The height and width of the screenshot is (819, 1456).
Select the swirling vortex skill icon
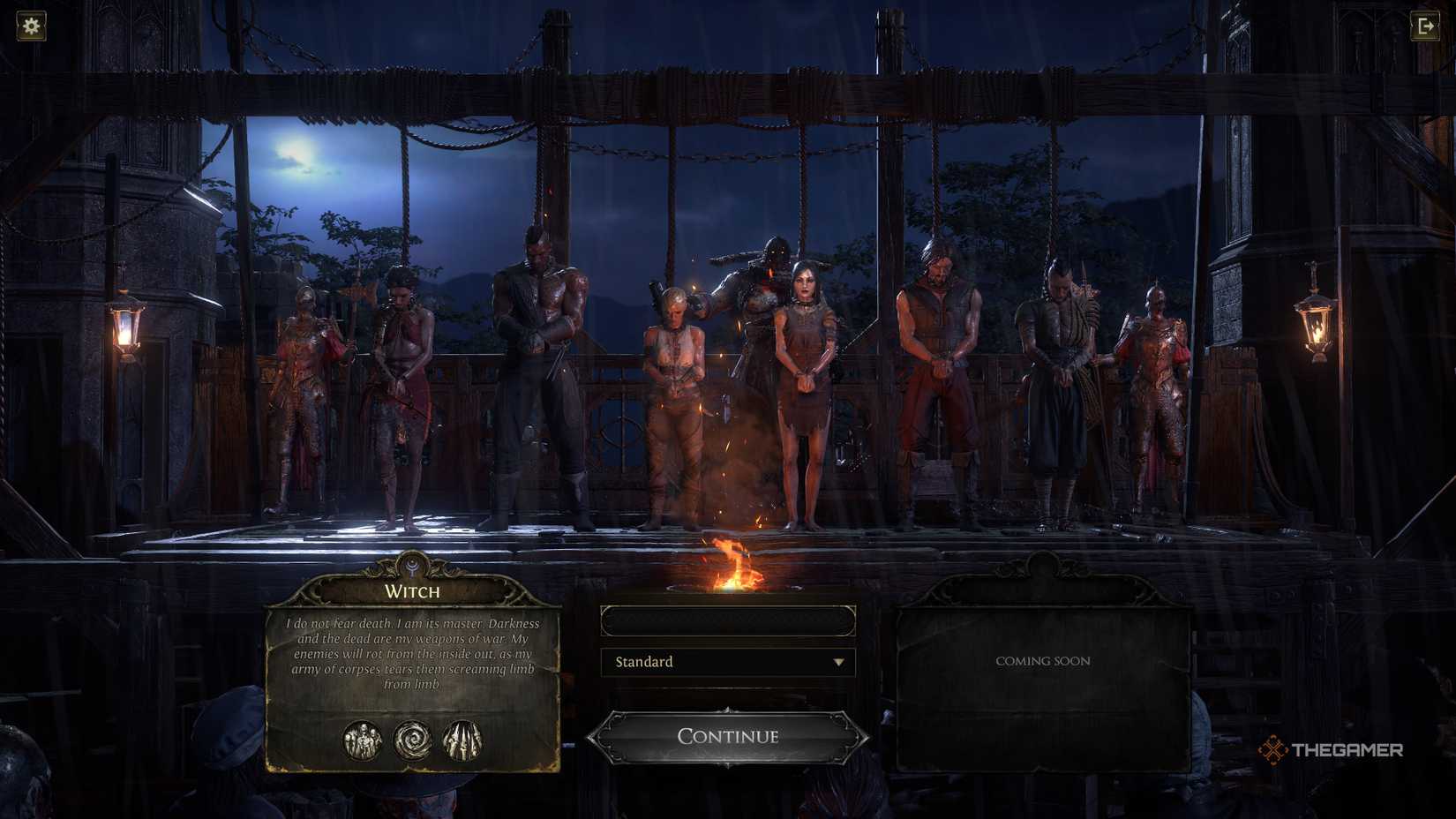click(x=412, y=740)
